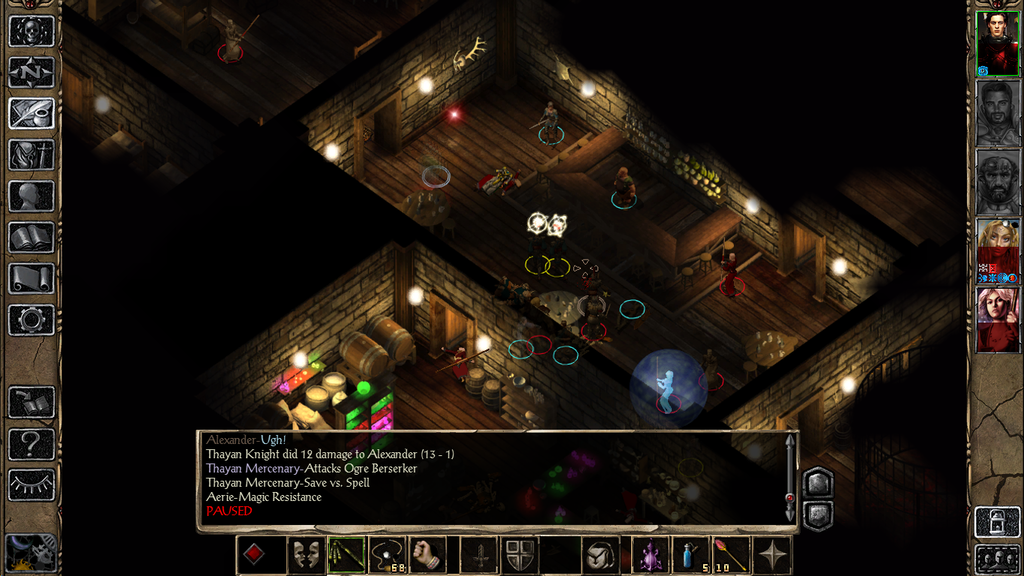1024x576 pixels.
Task: Open the mage spellbook
Action: tap(31, 237)
